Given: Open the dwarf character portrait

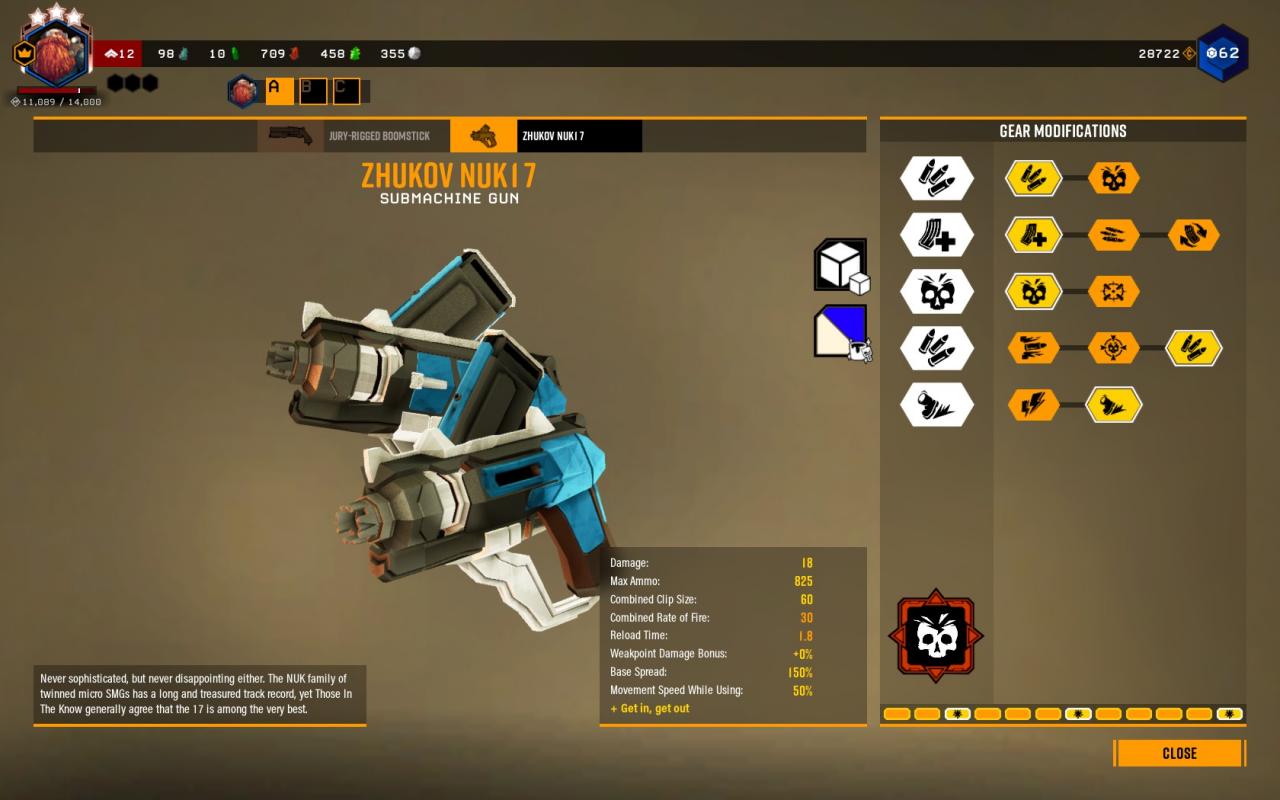Looking at the screenshot, I should click(55, 54).
